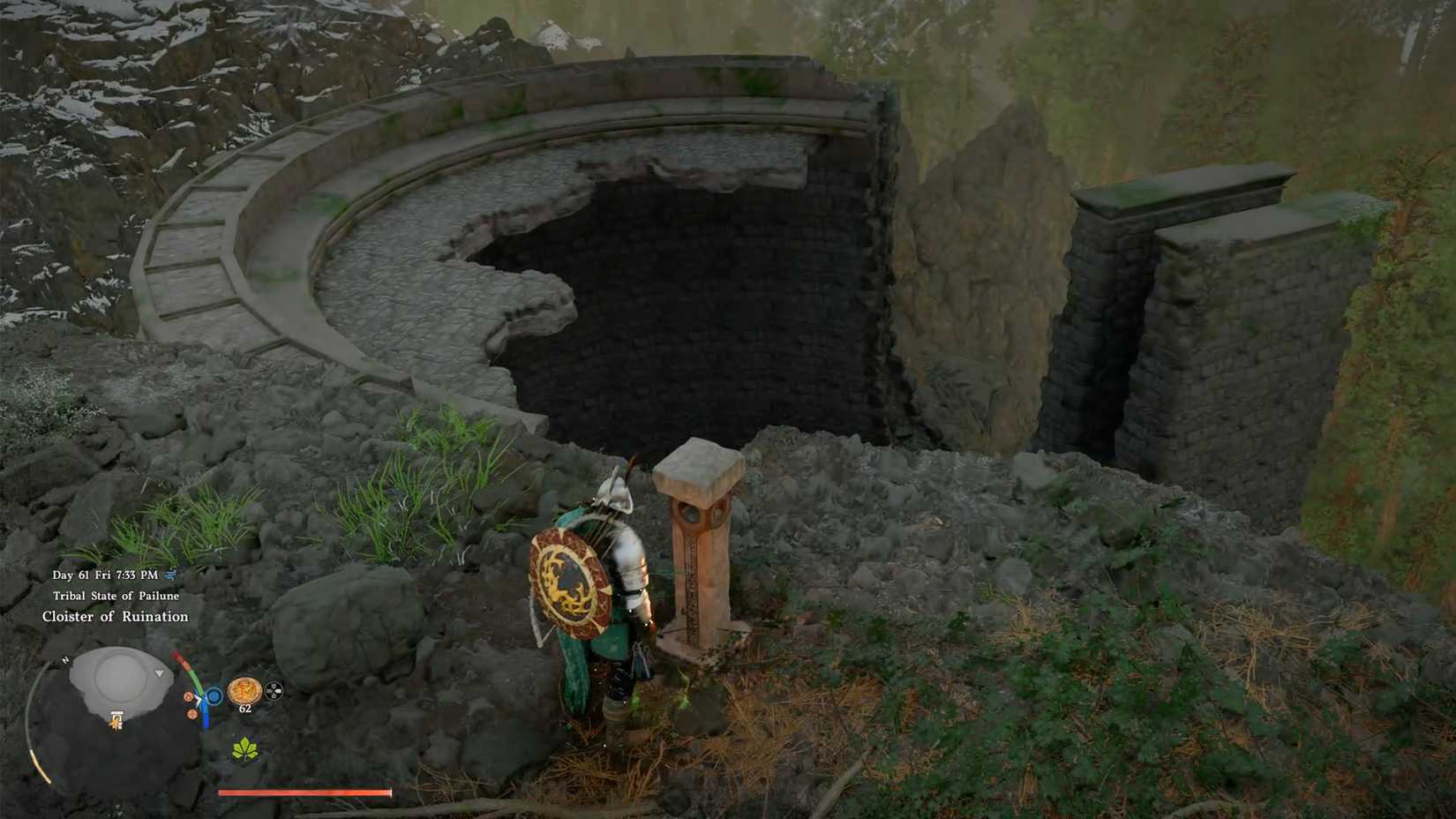
Task: Toggle the gray triangle marker on the minimap edge
Action: pyautogui.click(x=160, y=673)
